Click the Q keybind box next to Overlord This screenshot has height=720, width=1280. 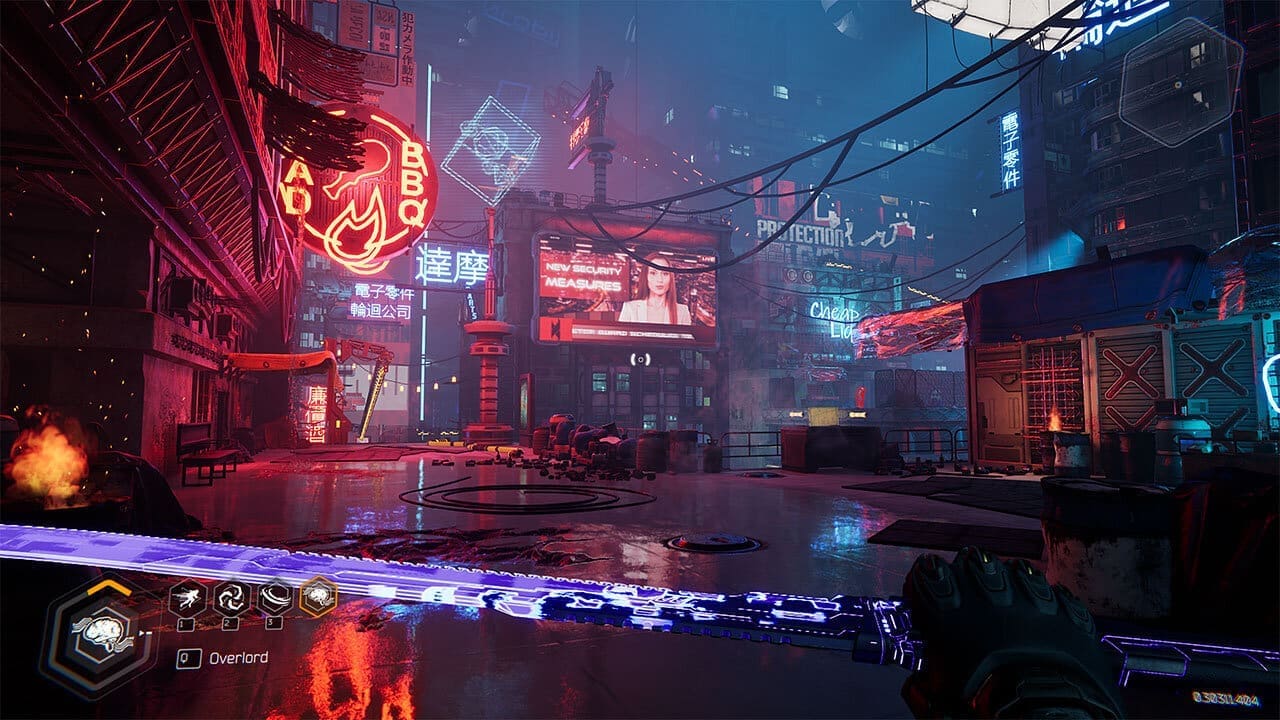point(189,656)
